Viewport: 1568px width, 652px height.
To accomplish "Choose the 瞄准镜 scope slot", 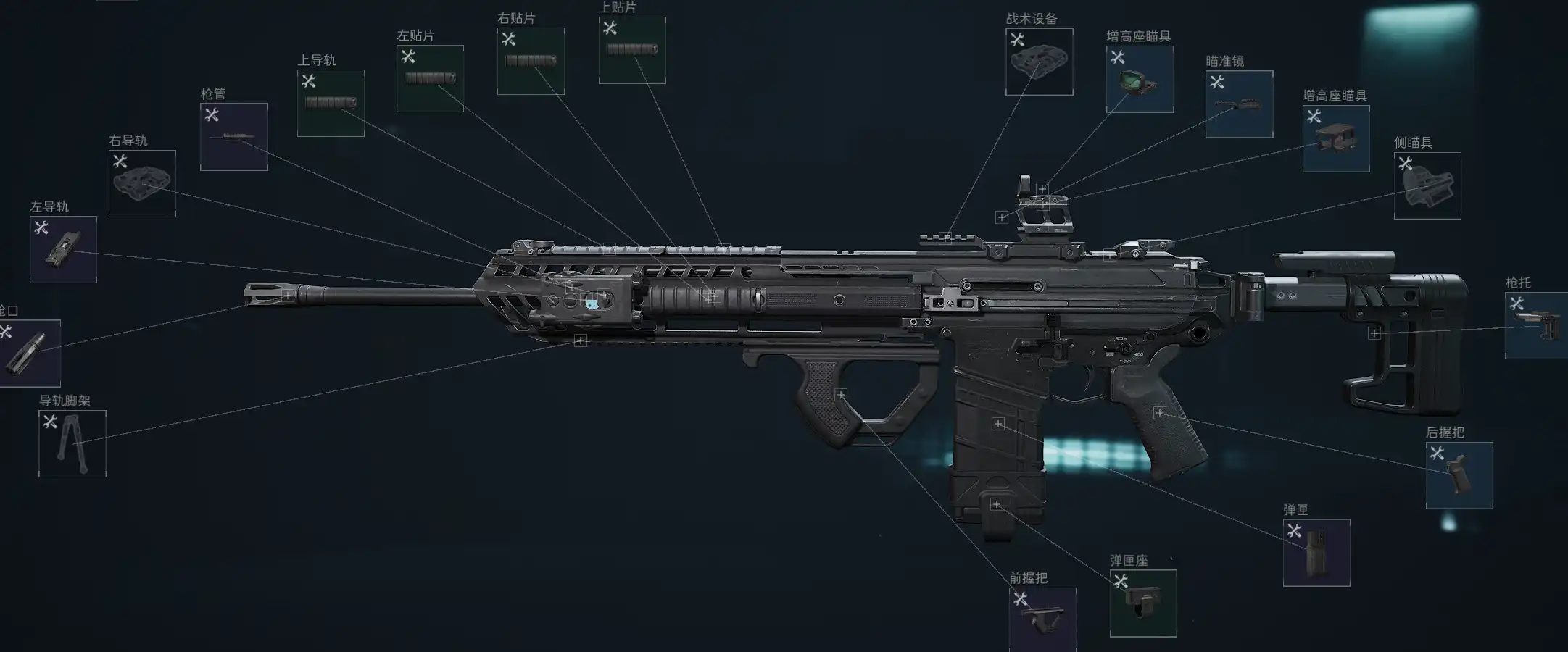I will point(1239,104).
